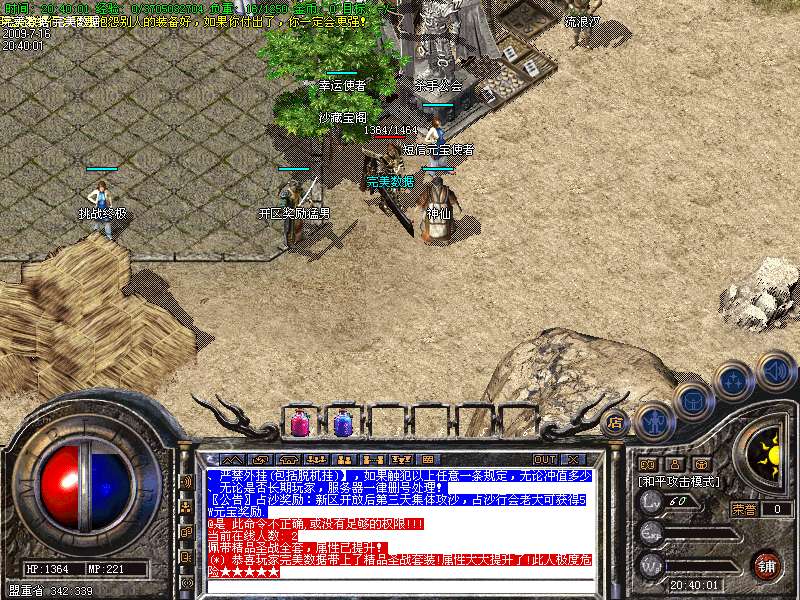This screenshot has width=800, height=600.
Task: Click the OUT button on the chat bar
Action: coord(545,460)
